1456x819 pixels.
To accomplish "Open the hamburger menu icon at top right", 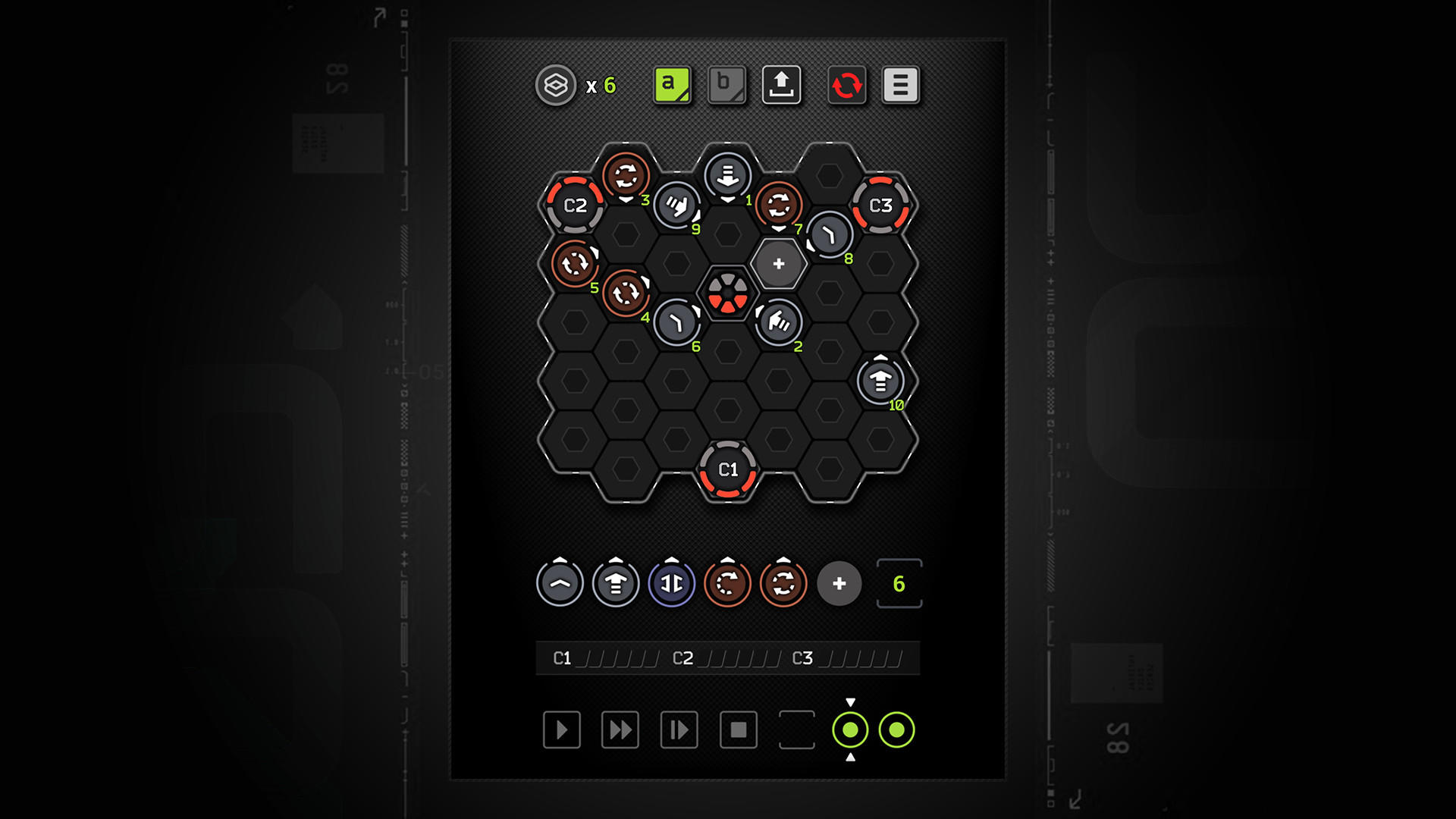I will pyautogui.click(x=899, y=86).
